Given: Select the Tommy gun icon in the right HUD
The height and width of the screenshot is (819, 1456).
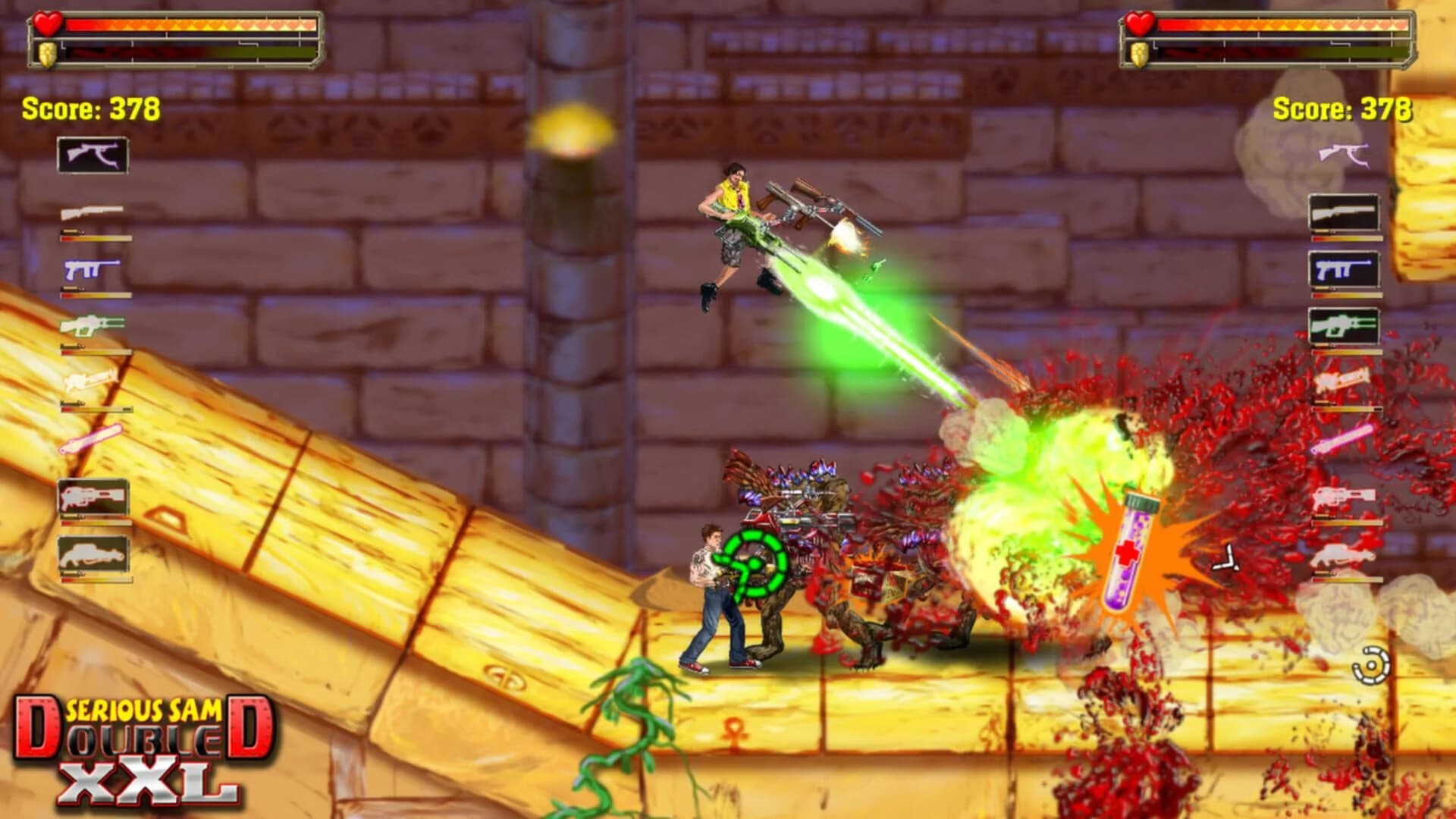Looking at the screenshot, I should click(1344, 154).
